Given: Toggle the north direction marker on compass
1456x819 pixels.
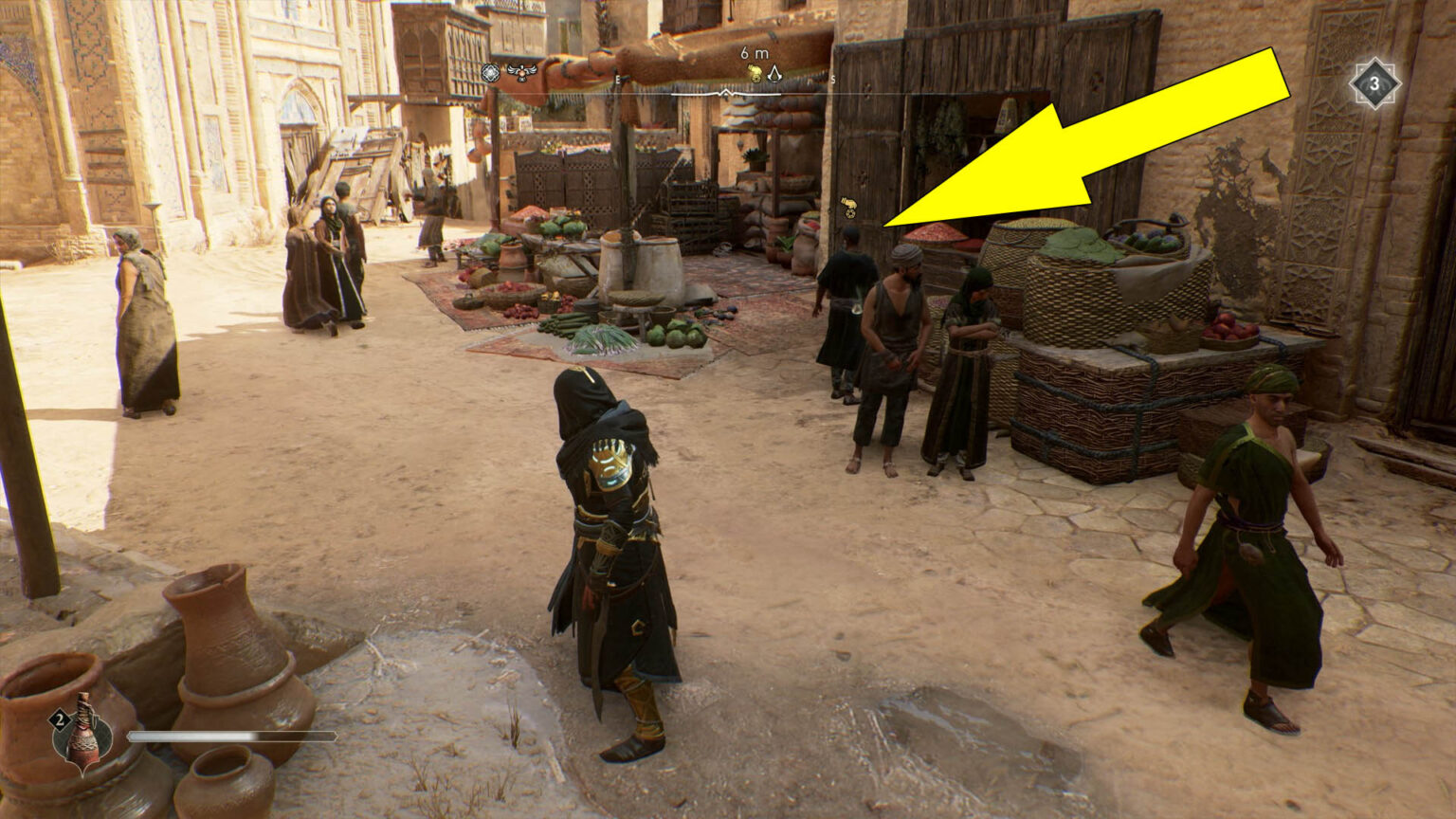Looking at the screenshot, I should [x=726, y=92].
